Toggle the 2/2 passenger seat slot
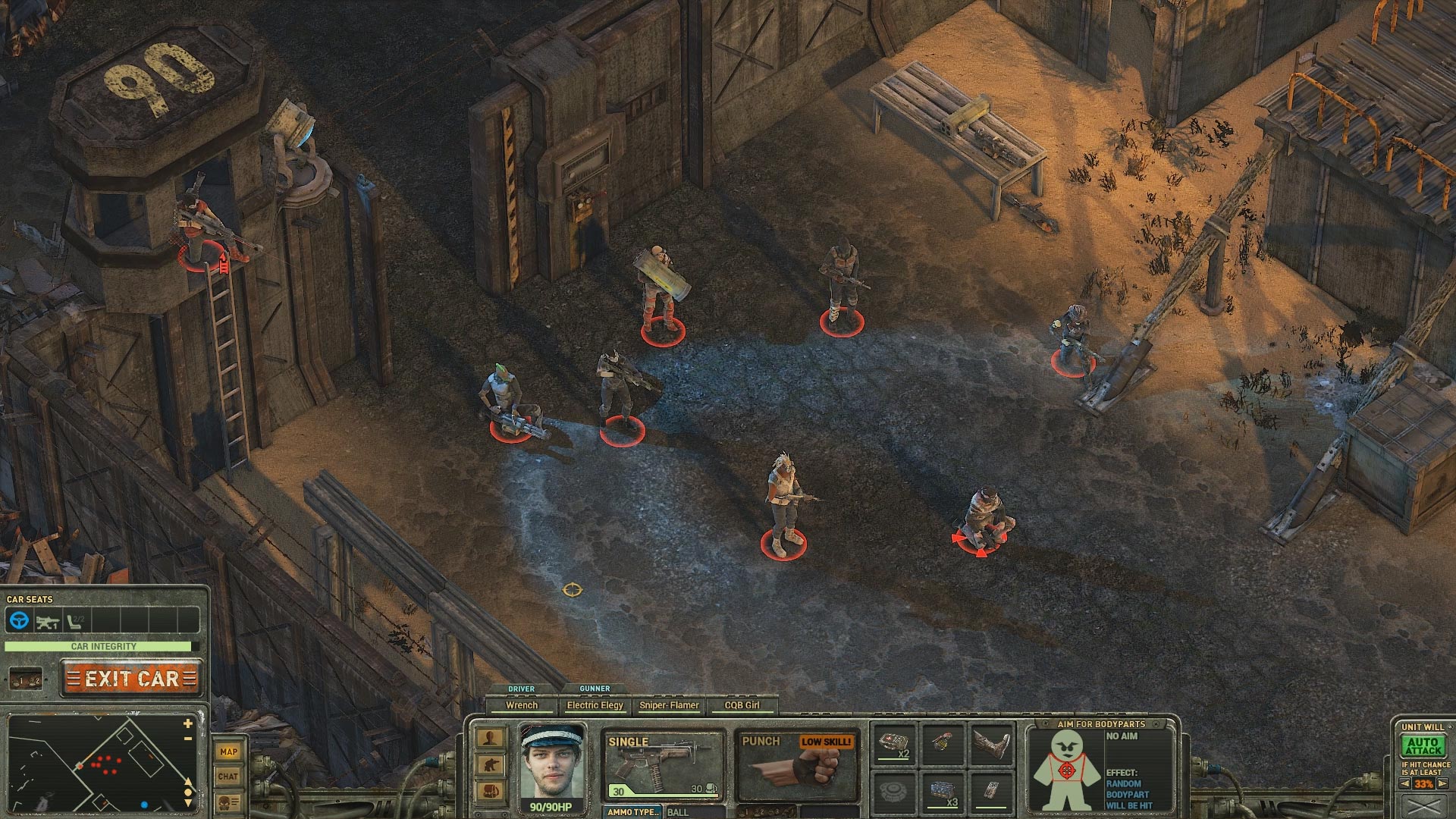 [x=74, y=622]
